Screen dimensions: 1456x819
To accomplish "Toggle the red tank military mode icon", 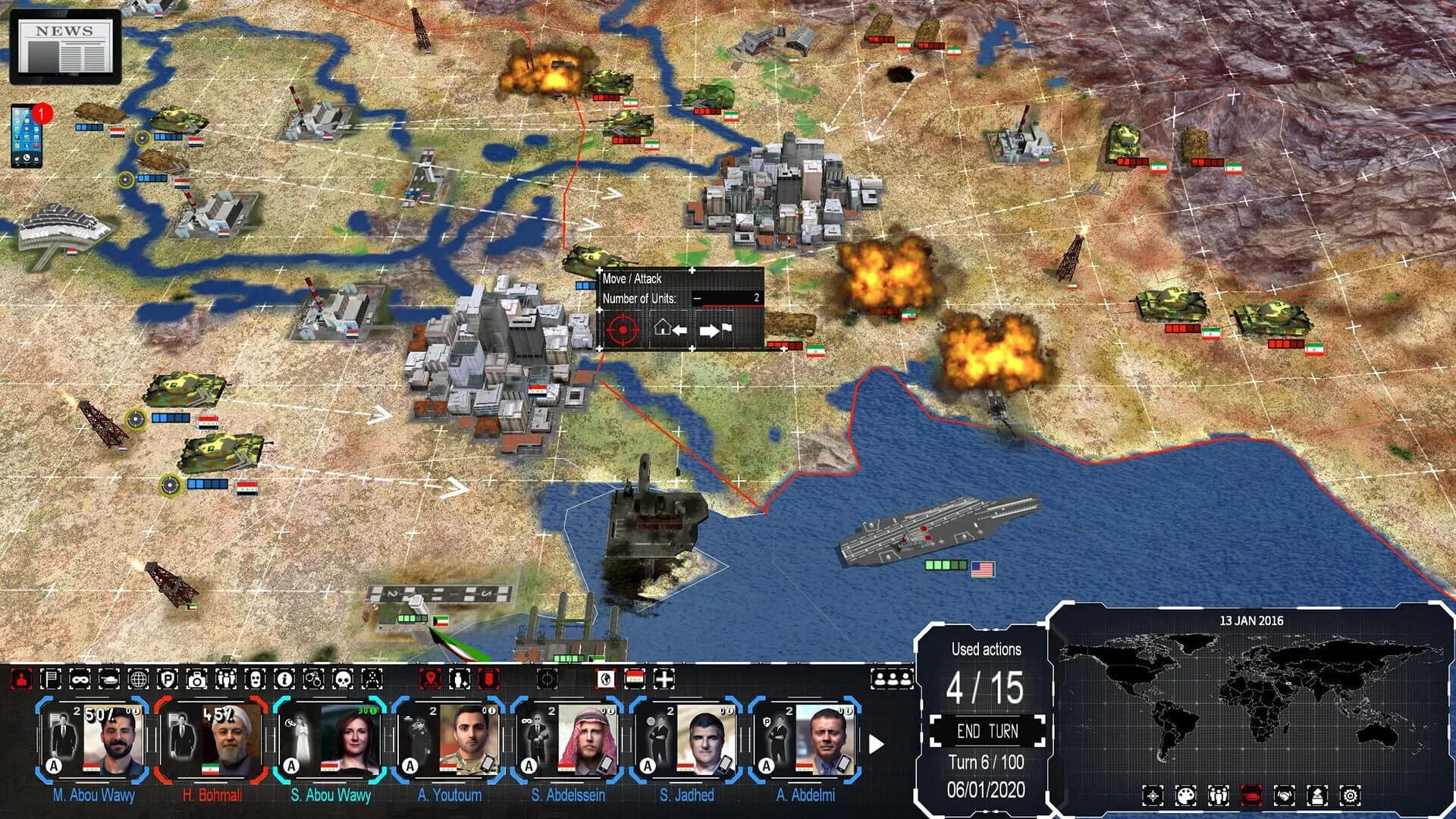I will [x=1250, y=795].
